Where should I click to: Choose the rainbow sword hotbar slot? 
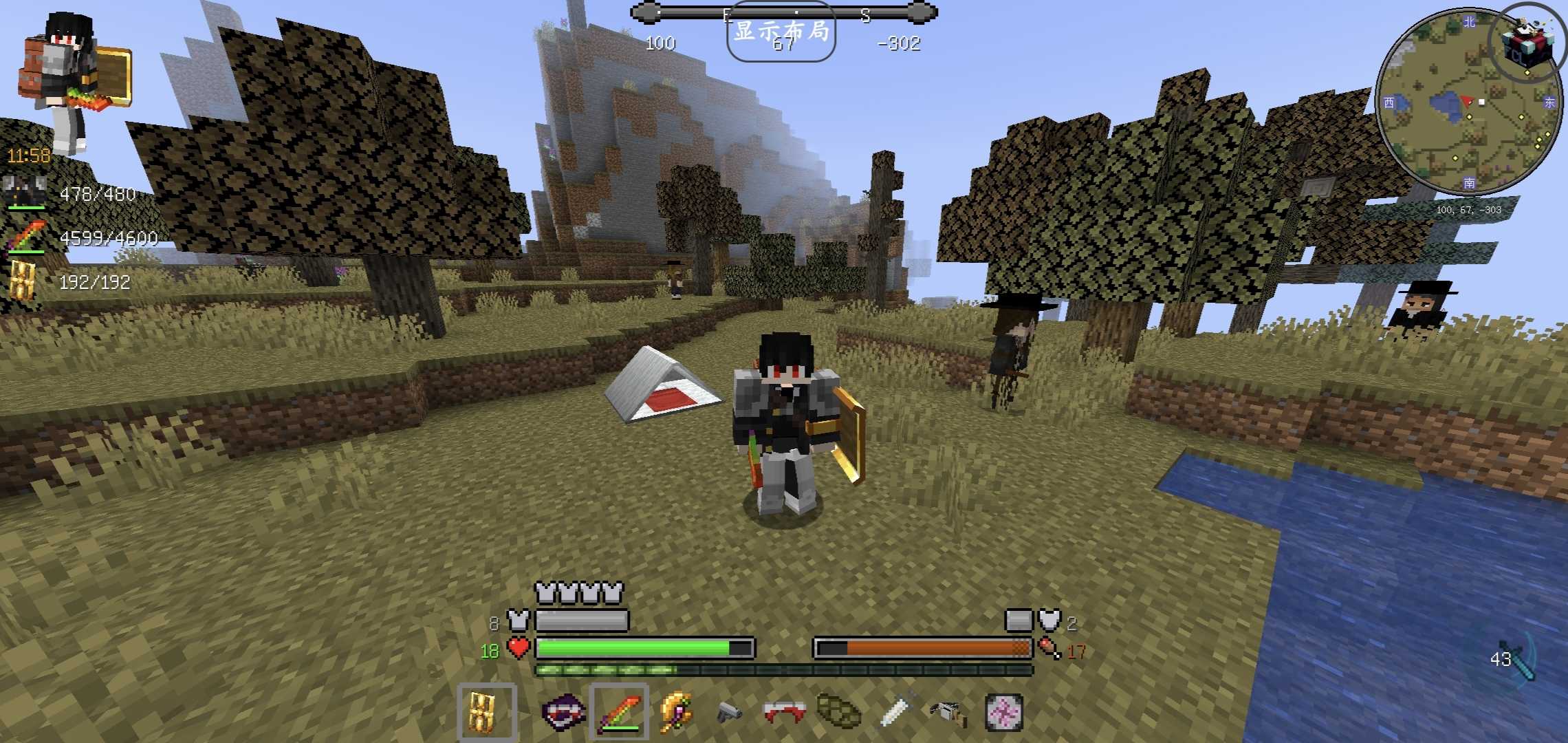(x=618, y=712)
